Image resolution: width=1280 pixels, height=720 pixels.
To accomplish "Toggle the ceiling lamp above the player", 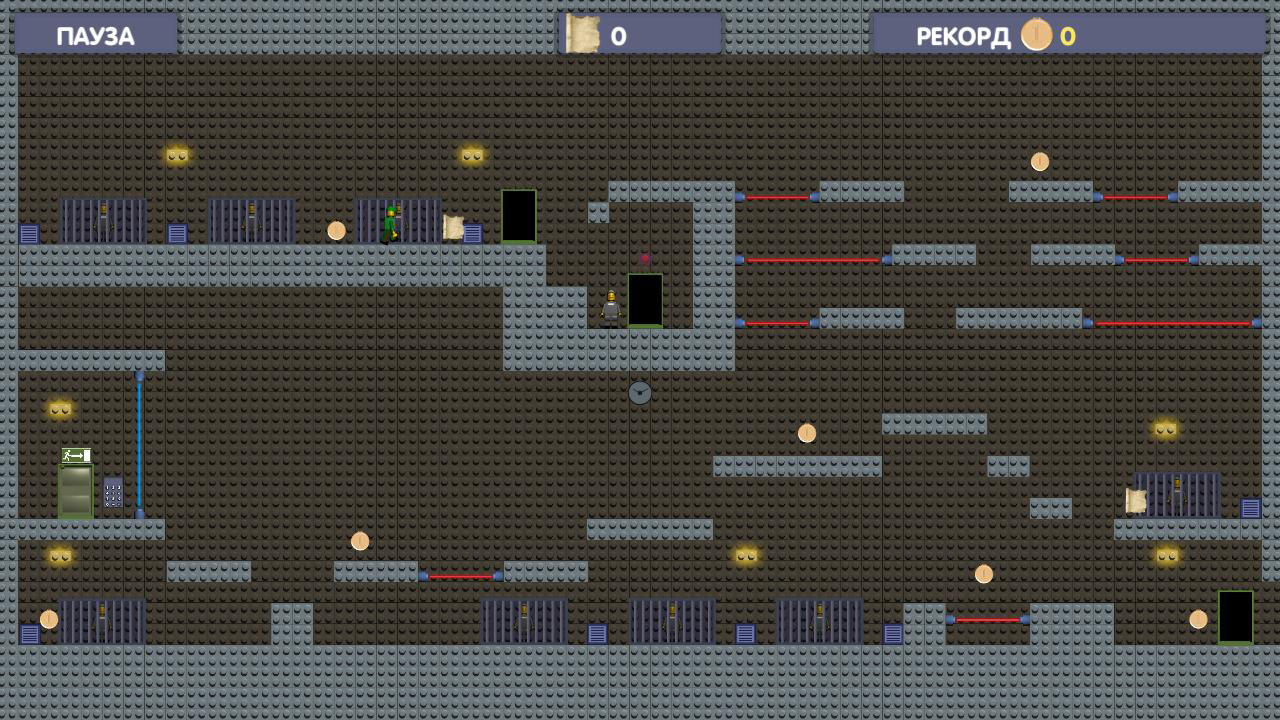I will (470, 153).
